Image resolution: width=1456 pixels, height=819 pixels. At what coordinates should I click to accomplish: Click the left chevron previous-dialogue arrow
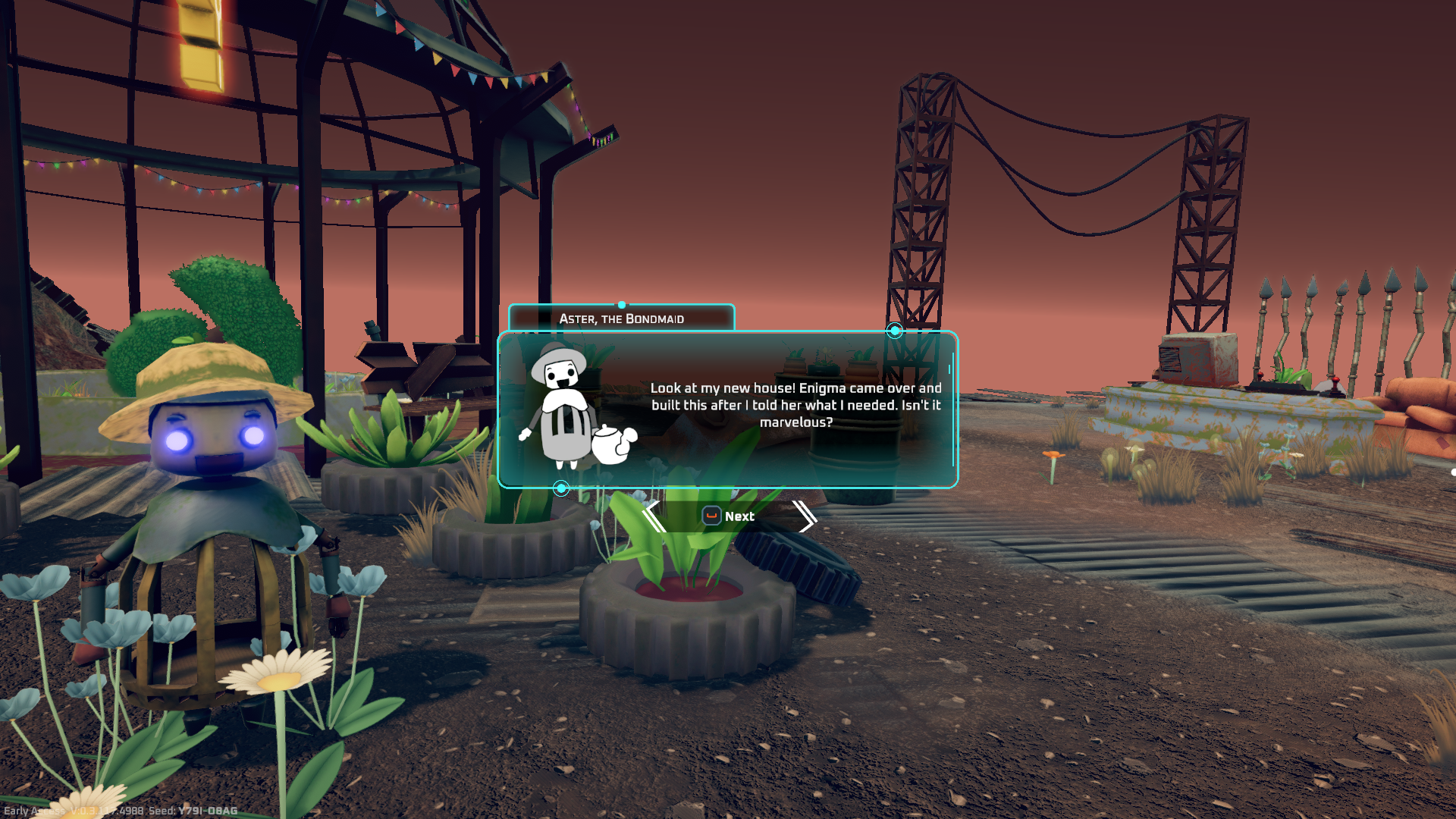[x=653, y=516]
